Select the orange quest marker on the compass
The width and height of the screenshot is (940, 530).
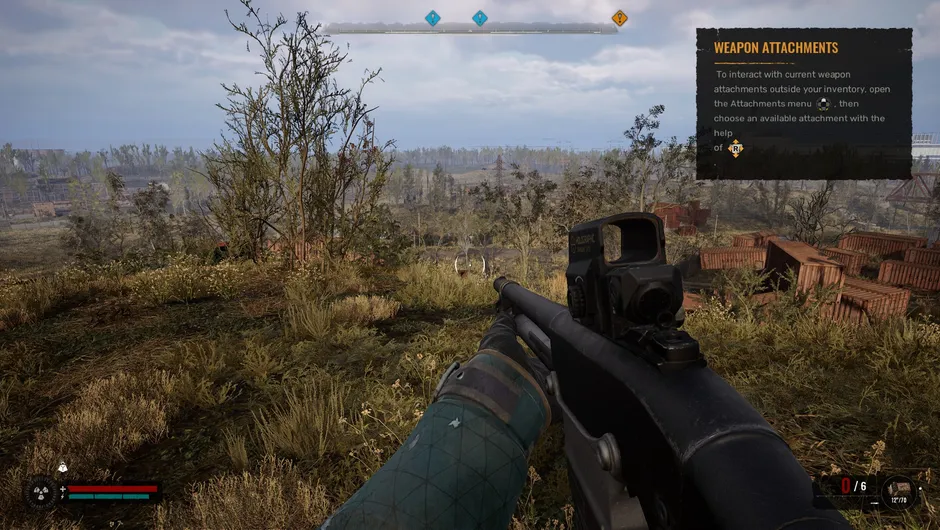click(x=619, y=18)
